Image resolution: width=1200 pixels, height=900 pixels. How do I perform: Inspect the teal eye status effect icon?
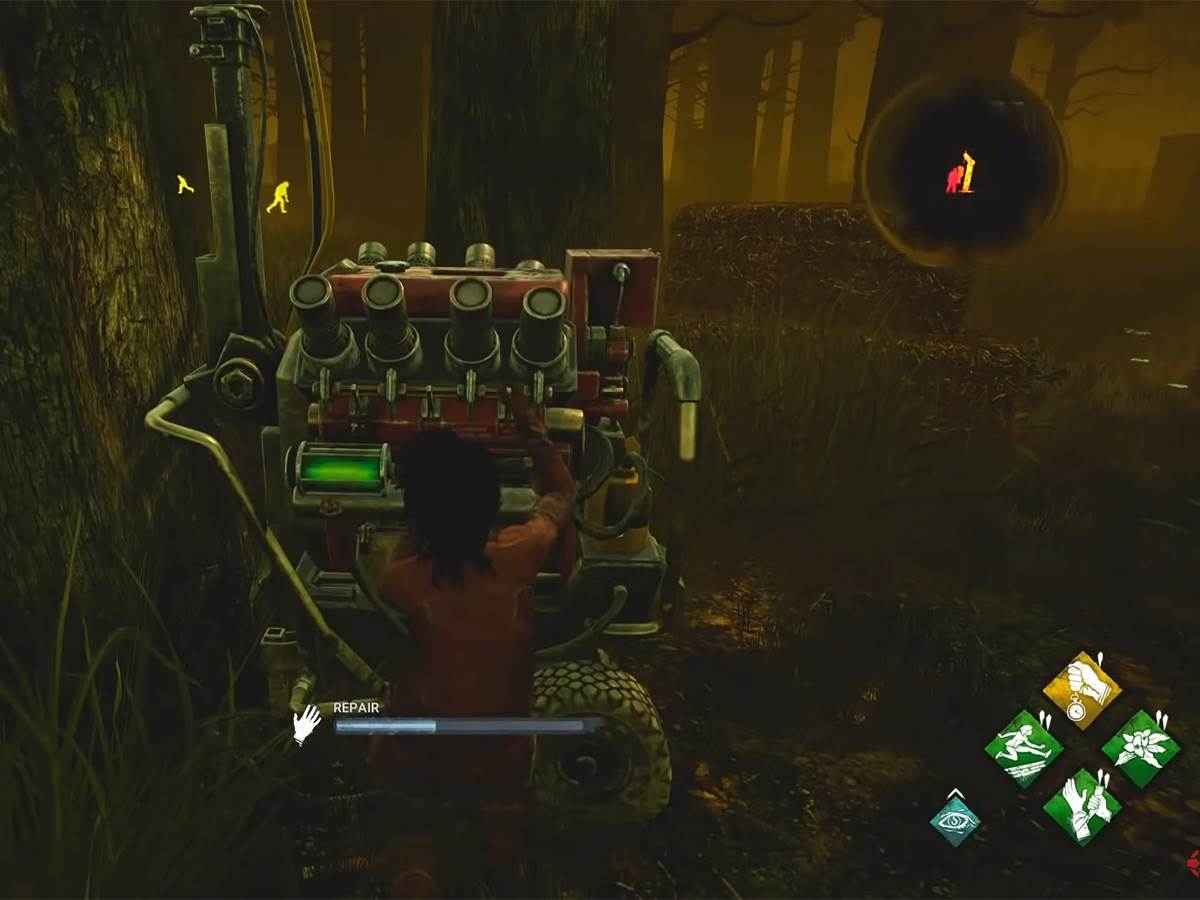(x=955, y=821)
